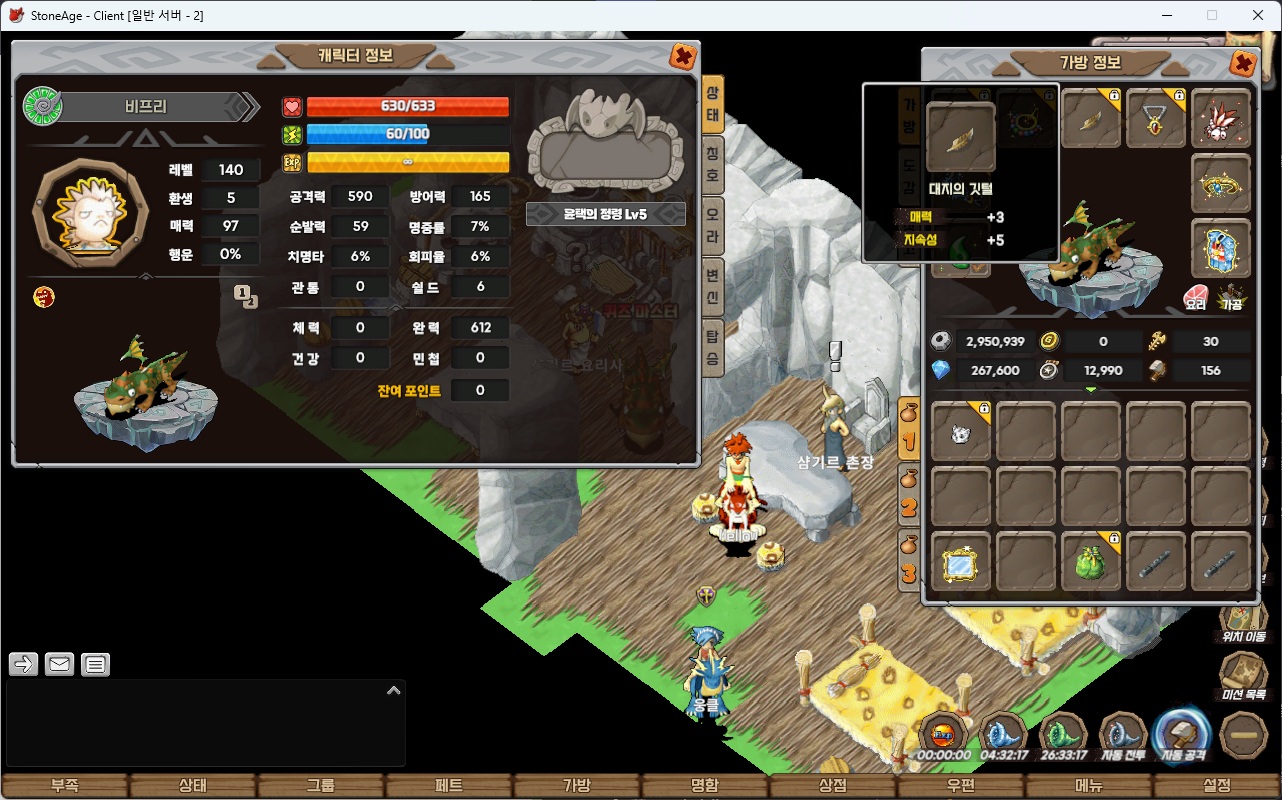1282x800 pixels.
Task: Open the 설정 settings menu
Action: pos(1217,786)
